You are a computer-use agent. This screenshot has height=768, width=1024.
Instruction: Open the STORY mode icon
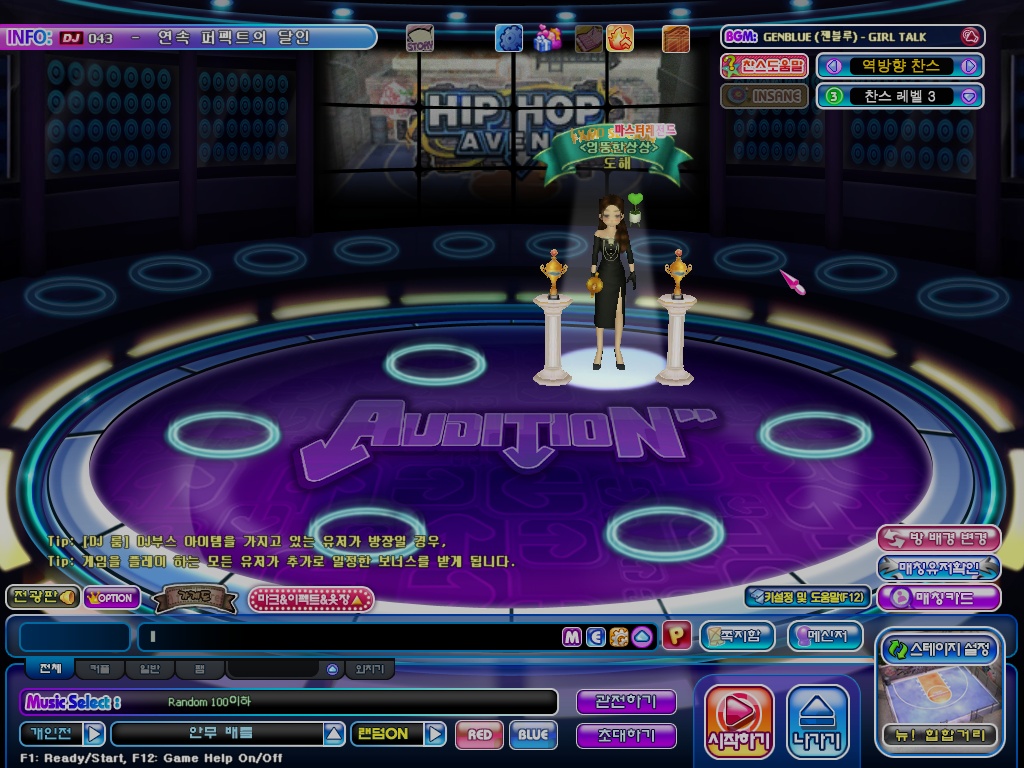tap(420, 39)
